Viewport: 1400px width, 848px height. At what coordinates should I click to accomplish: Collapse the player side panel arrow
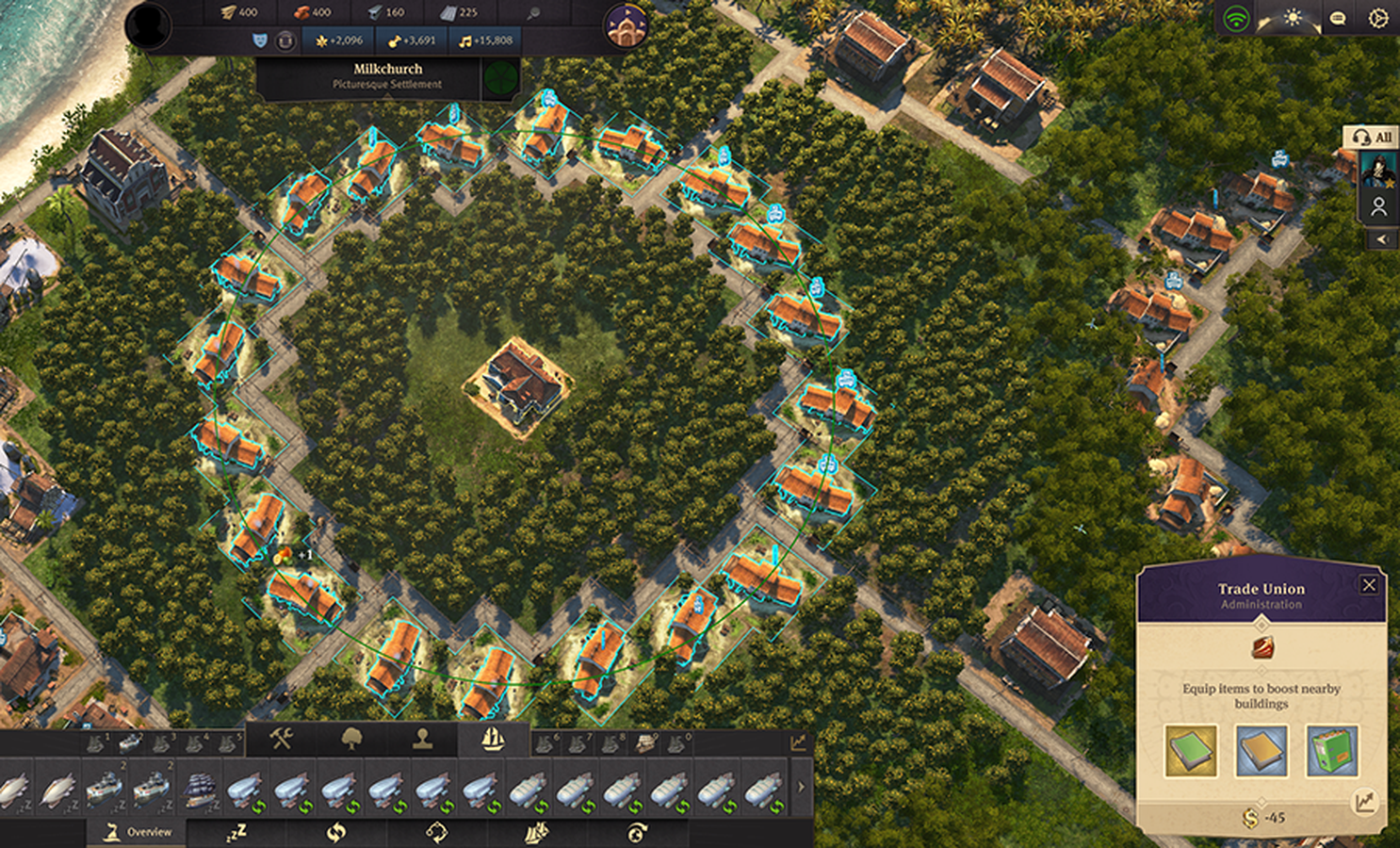pyautogui.click(x=1381, y=239)
